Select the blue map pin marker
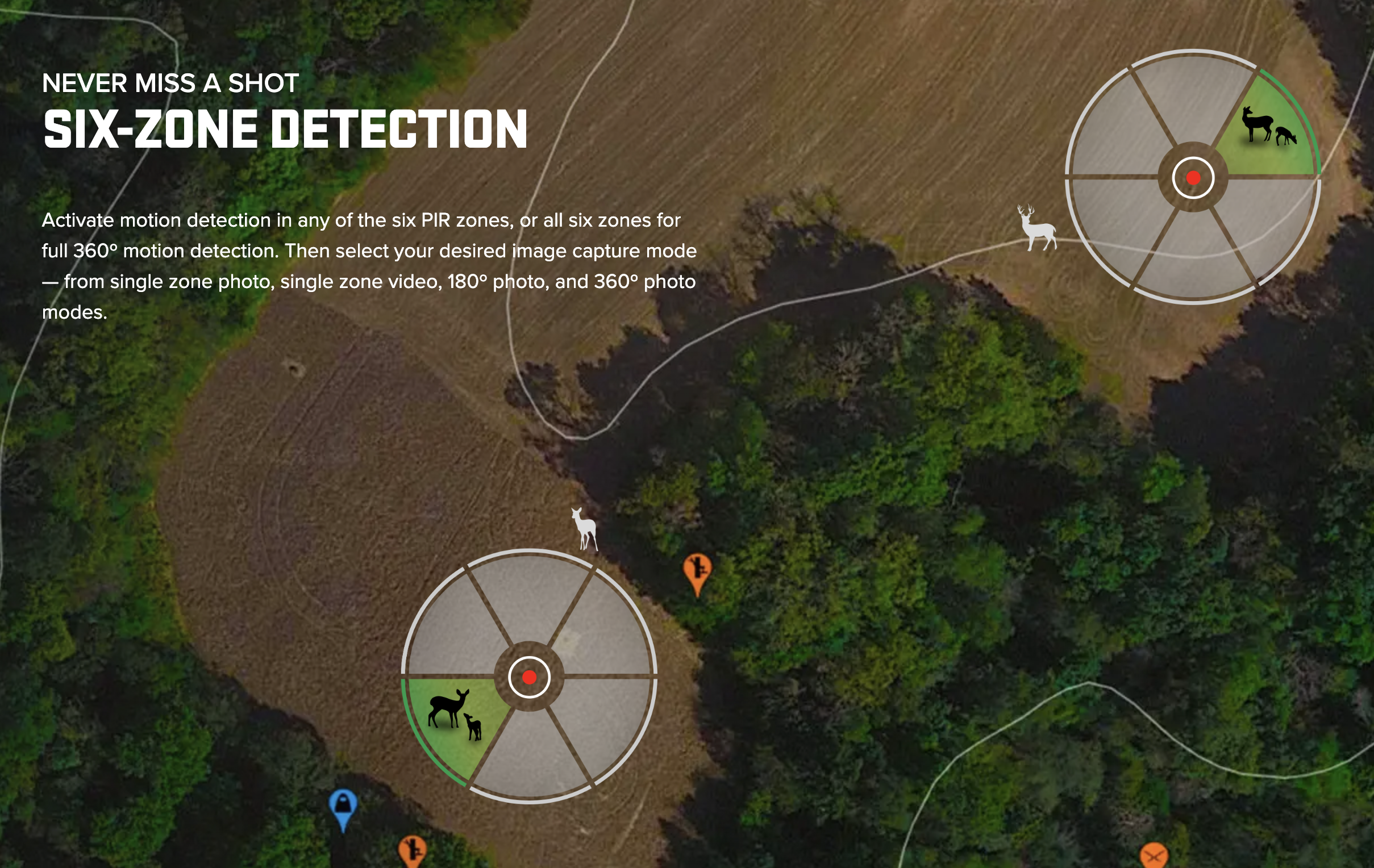 click(x=343, y=806)
